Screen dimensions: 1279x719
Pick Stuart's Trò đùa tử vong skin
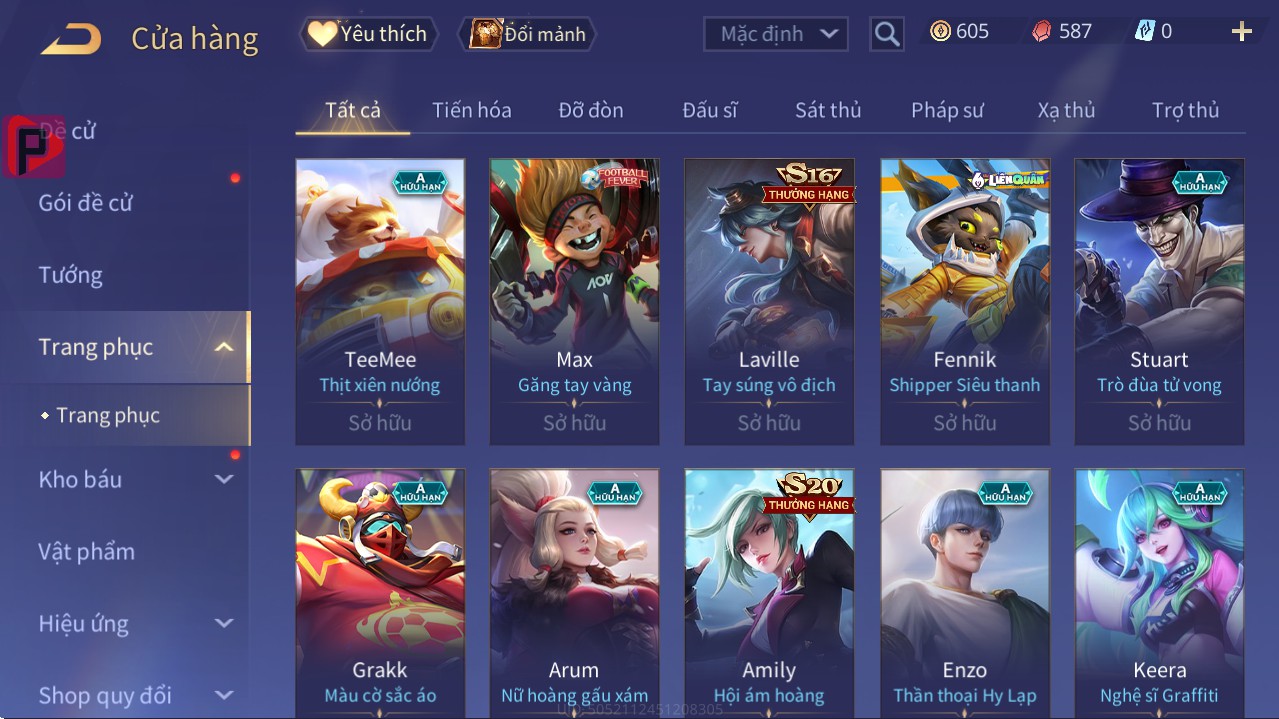coord(1159,300)
